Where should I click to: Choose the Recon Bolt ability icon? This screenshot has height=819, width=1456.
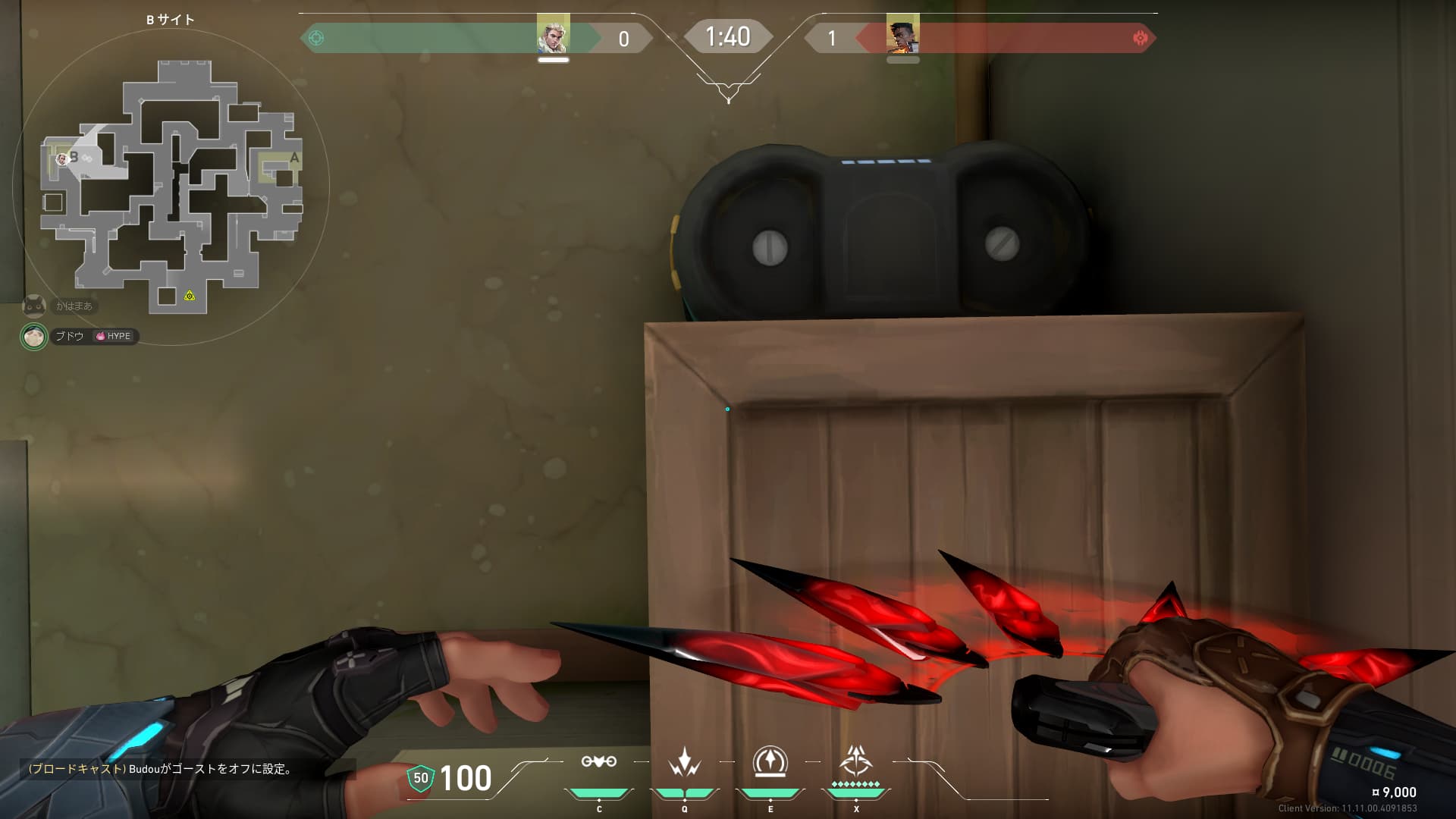[x=770, y=761]
